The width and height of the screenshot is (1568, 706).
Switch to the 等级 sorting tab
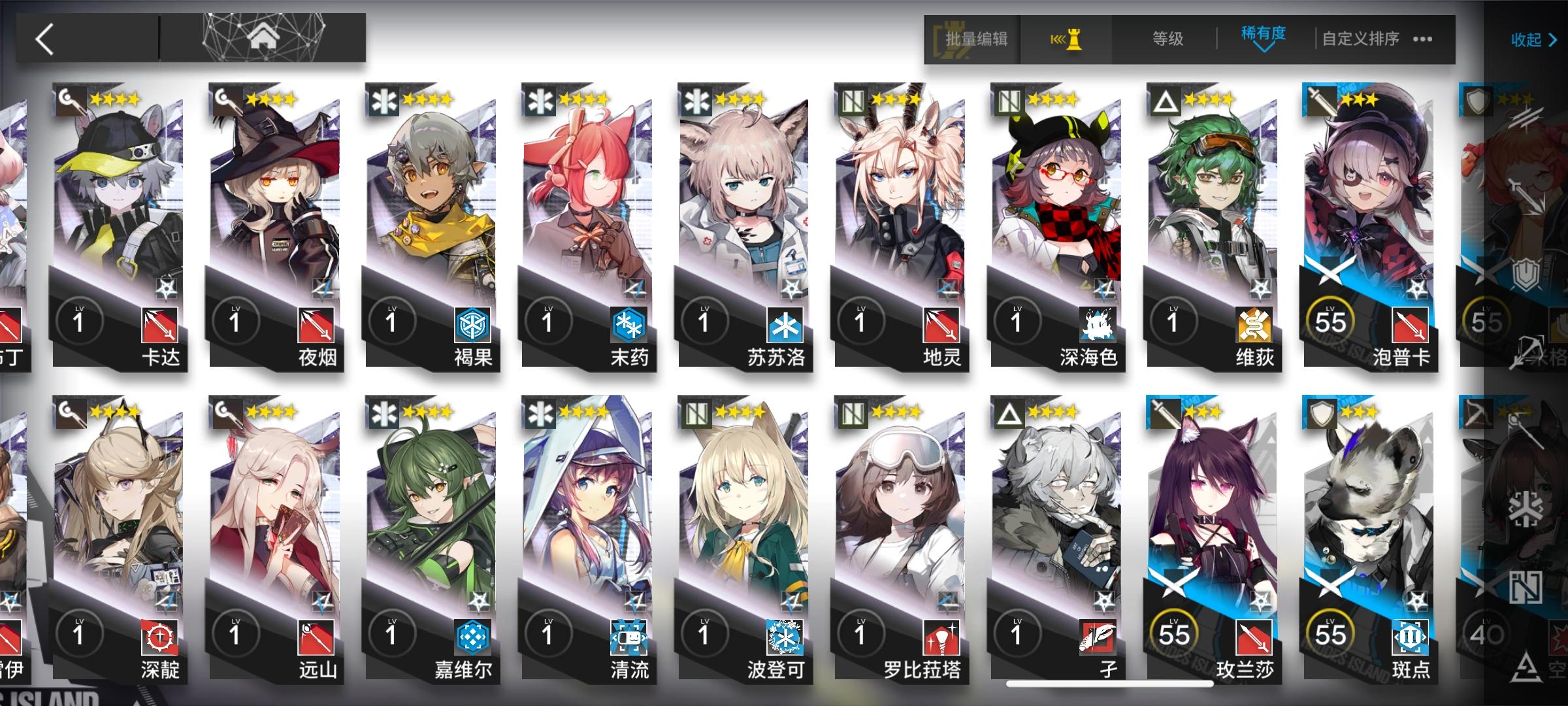coord(1166,39)
